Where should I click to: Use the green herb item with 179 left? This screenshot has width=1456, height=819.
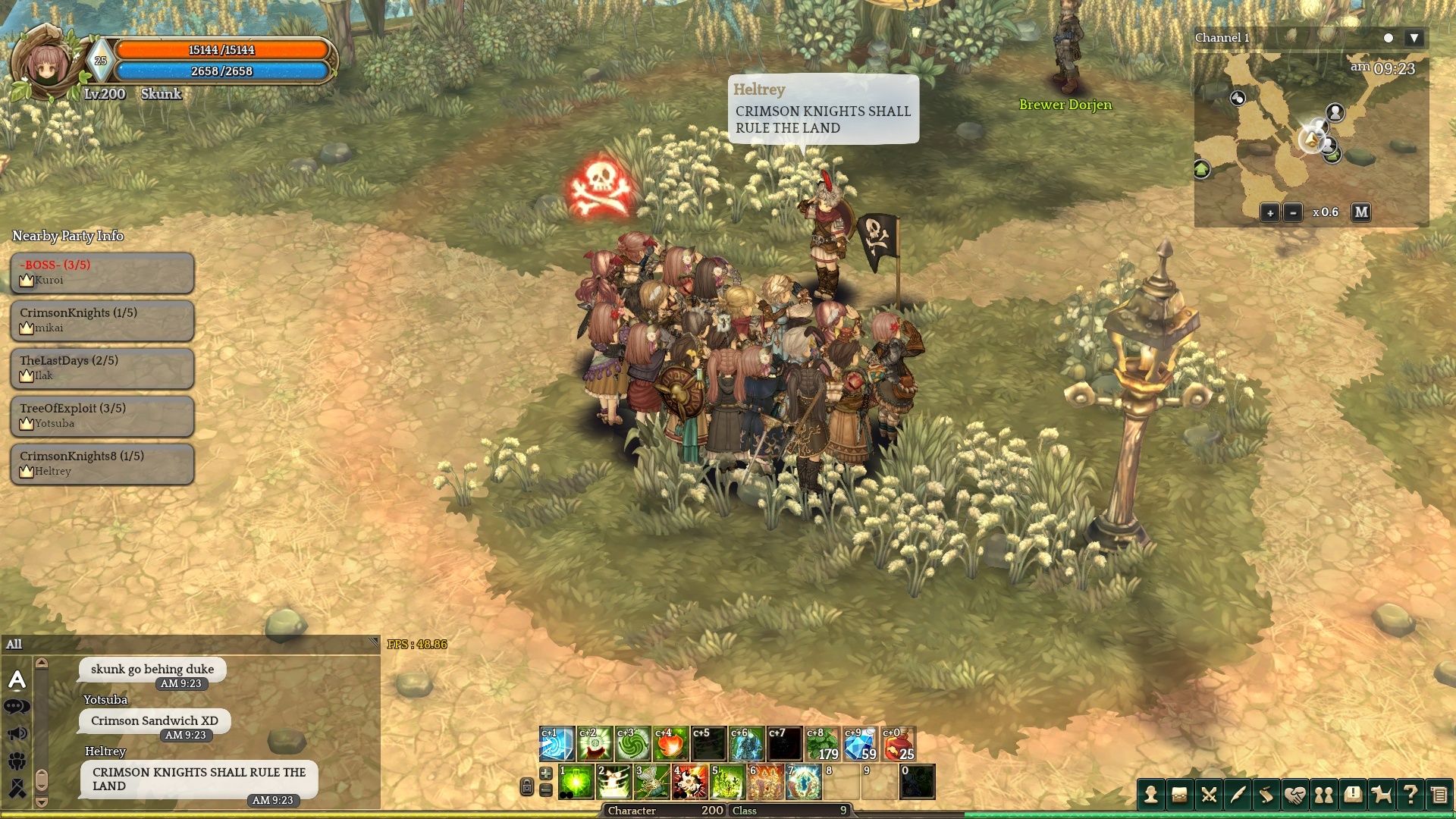coord(822,745)
